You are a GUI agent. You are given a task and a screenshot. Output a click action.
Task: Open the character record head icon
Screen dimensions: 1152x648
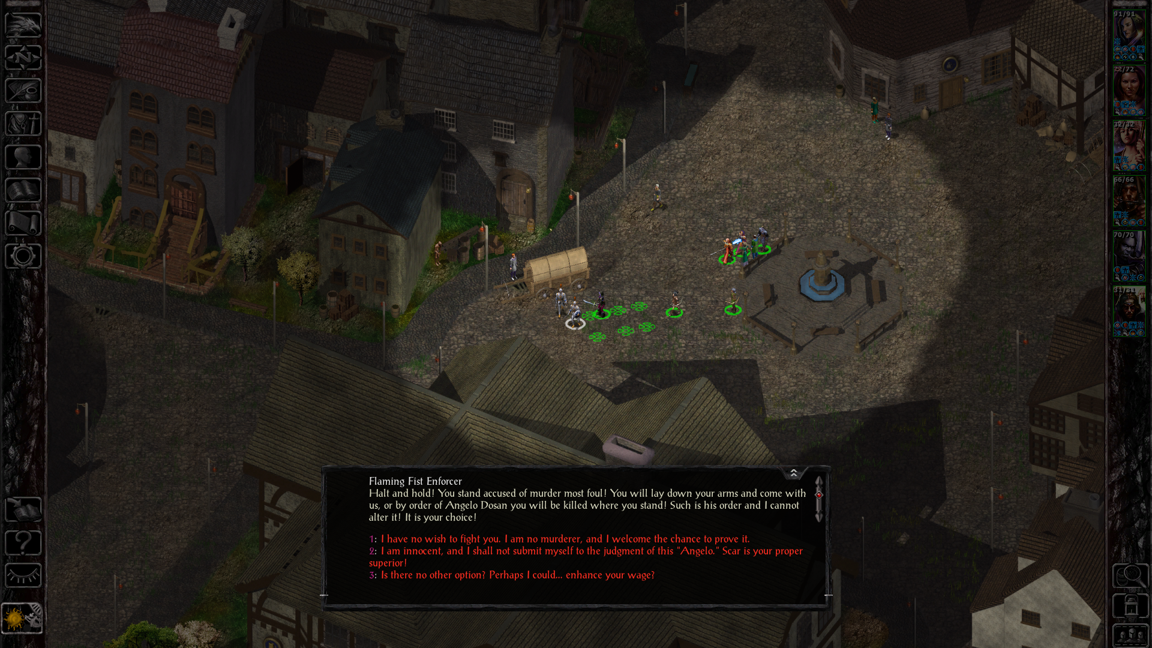click(23, 157)
